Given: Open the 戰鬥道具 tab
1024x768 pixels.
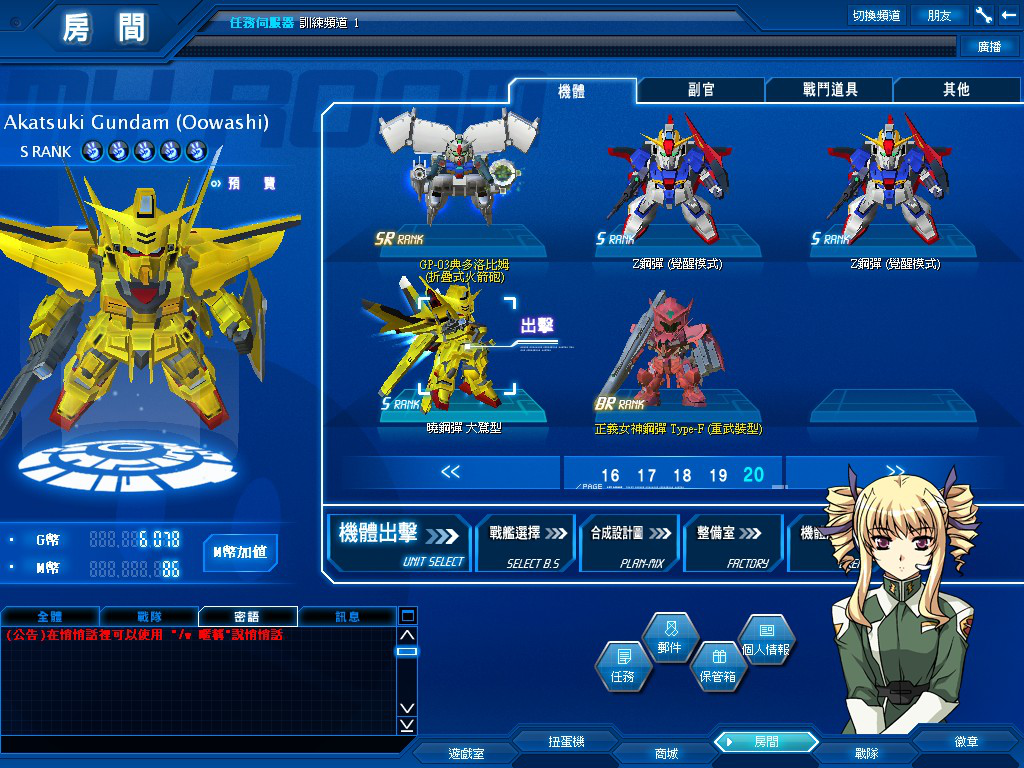Looking at the screenshot, I should 830,90.
